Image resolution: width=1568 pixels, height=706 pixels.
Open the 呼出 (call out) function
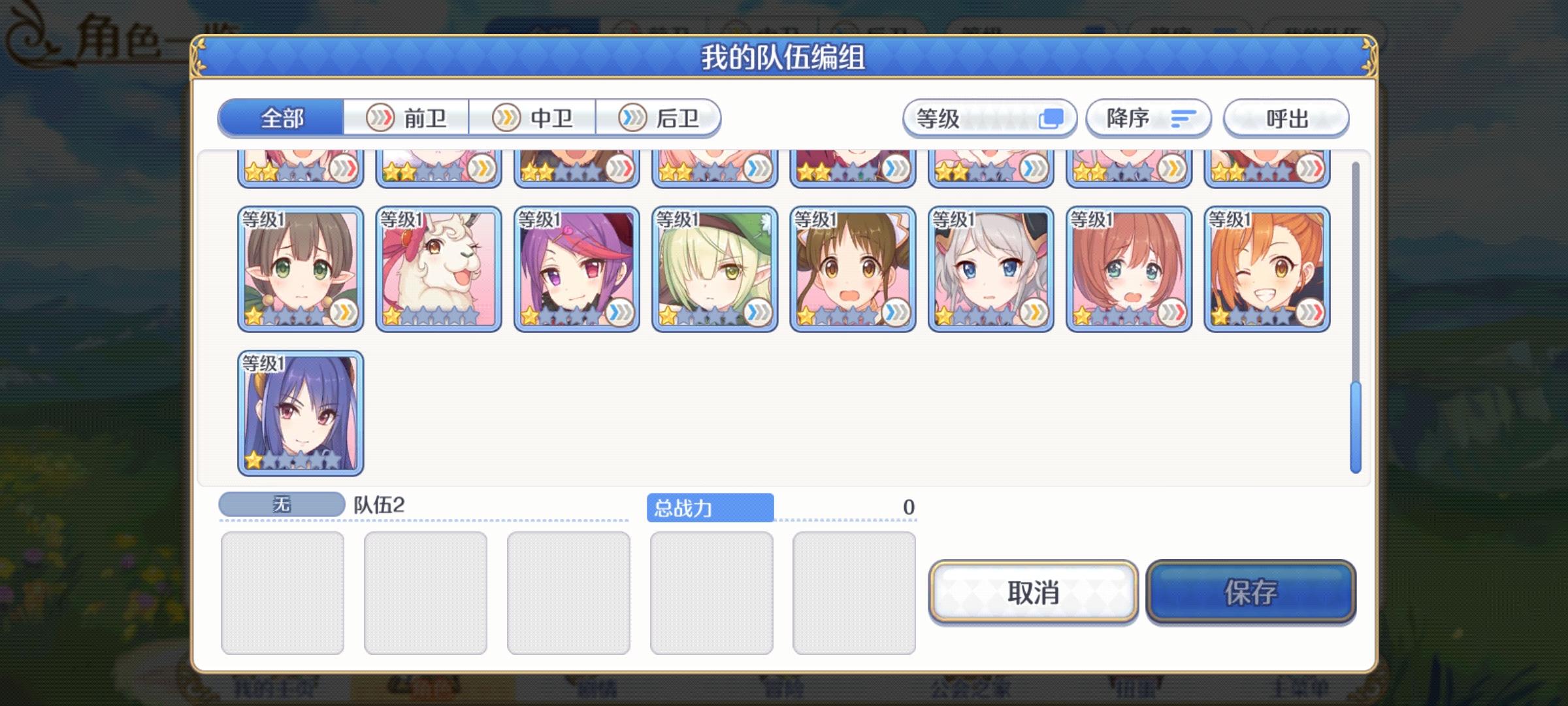[x=1284, y=118]
